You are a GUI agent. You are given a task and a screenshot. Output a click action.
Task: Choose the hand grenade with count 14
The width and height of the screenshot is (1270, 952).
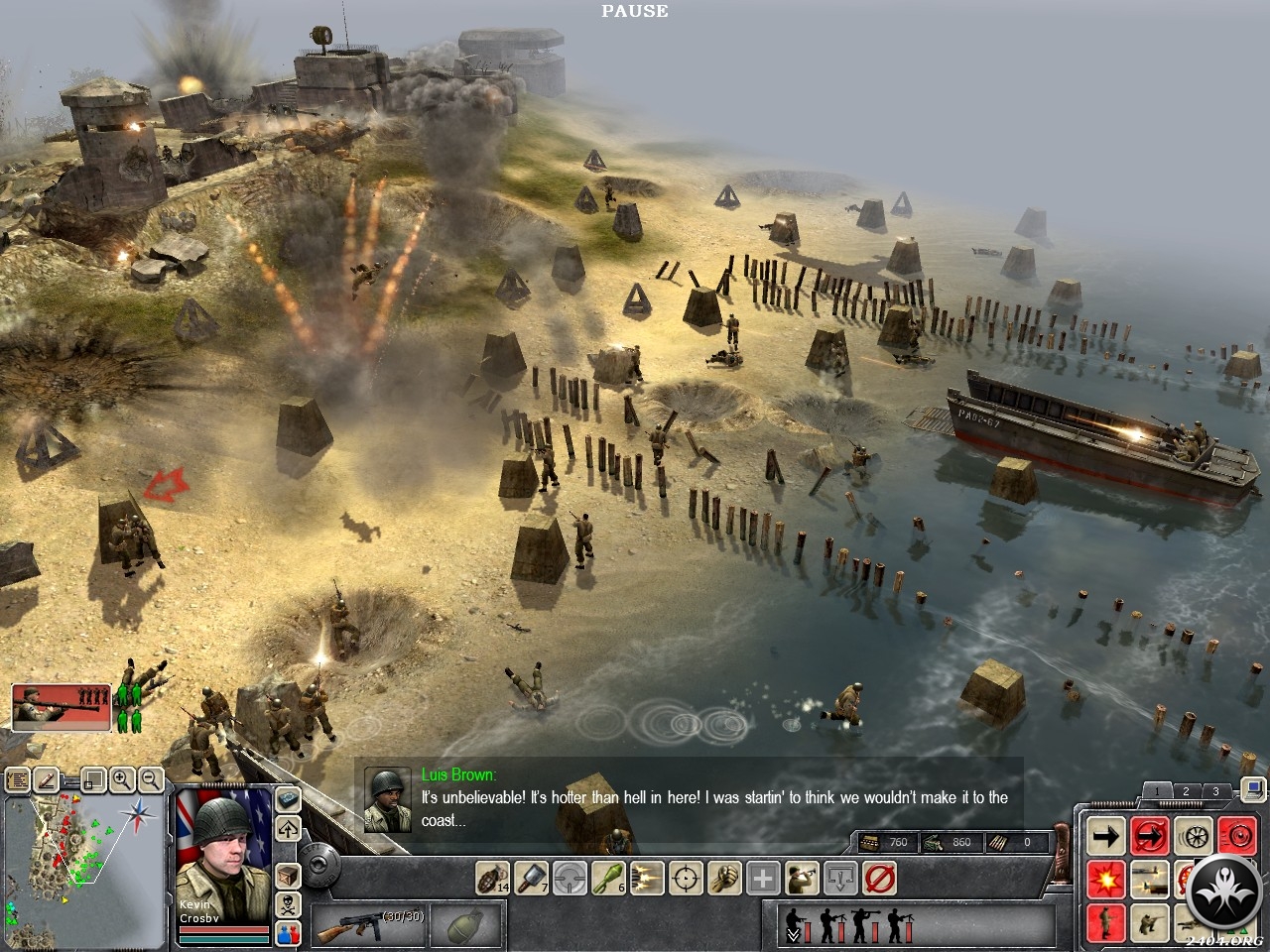point(492,878)
